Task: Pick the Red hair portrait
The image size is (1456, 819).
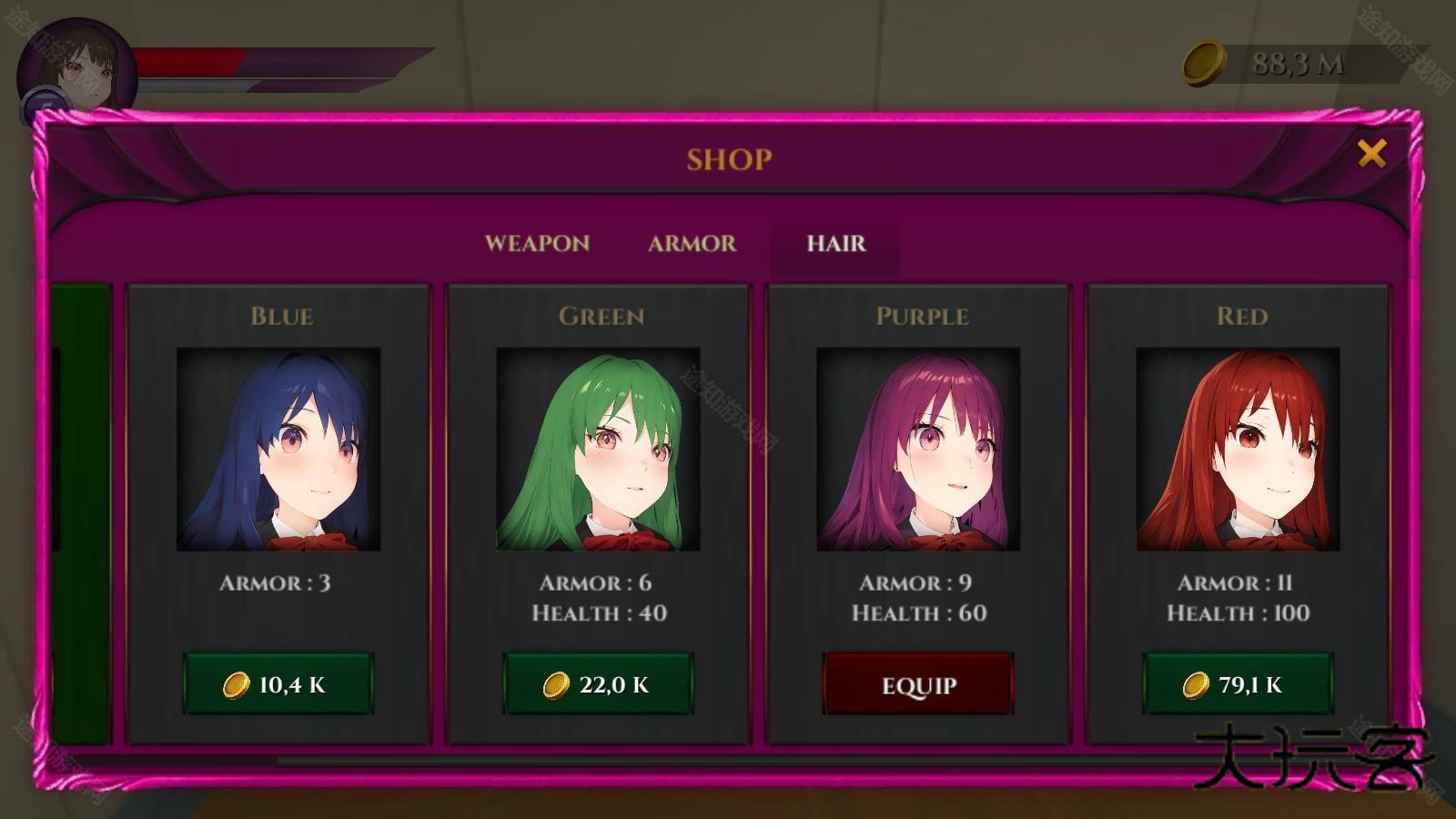Action: pos(1239,450)
